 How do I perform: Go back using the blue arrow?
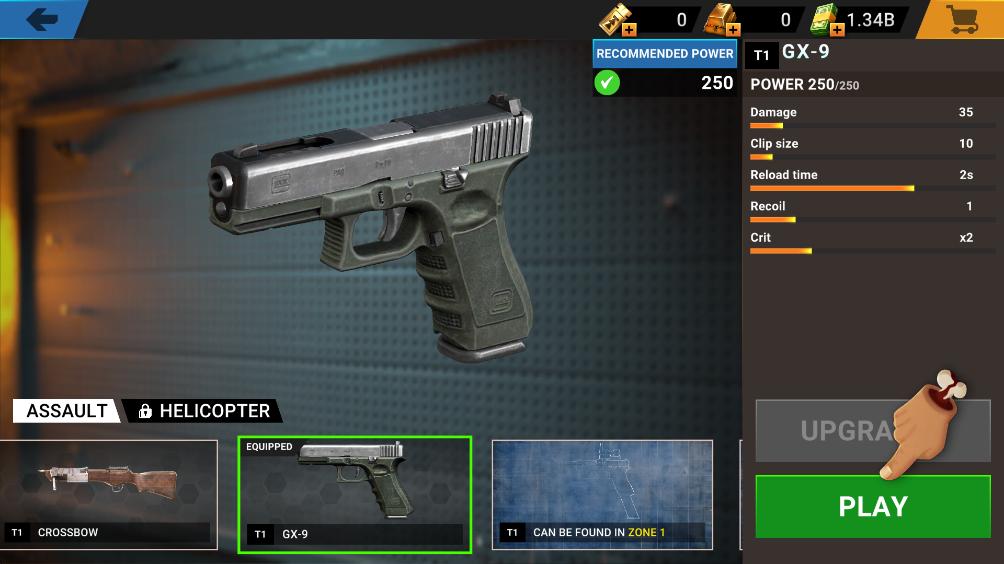pos(41,19)
